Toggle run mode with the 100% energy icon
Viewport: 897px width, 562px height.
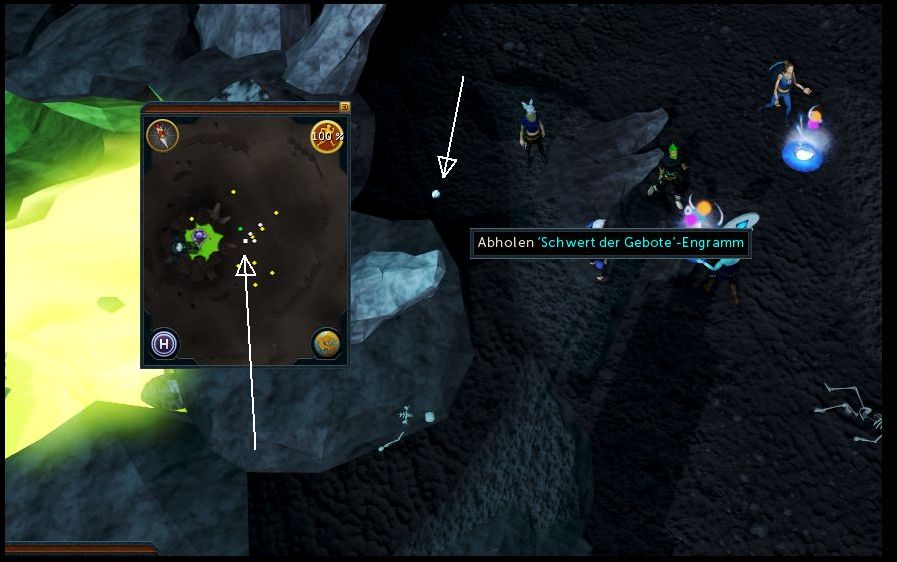click(x=327, y=136)
